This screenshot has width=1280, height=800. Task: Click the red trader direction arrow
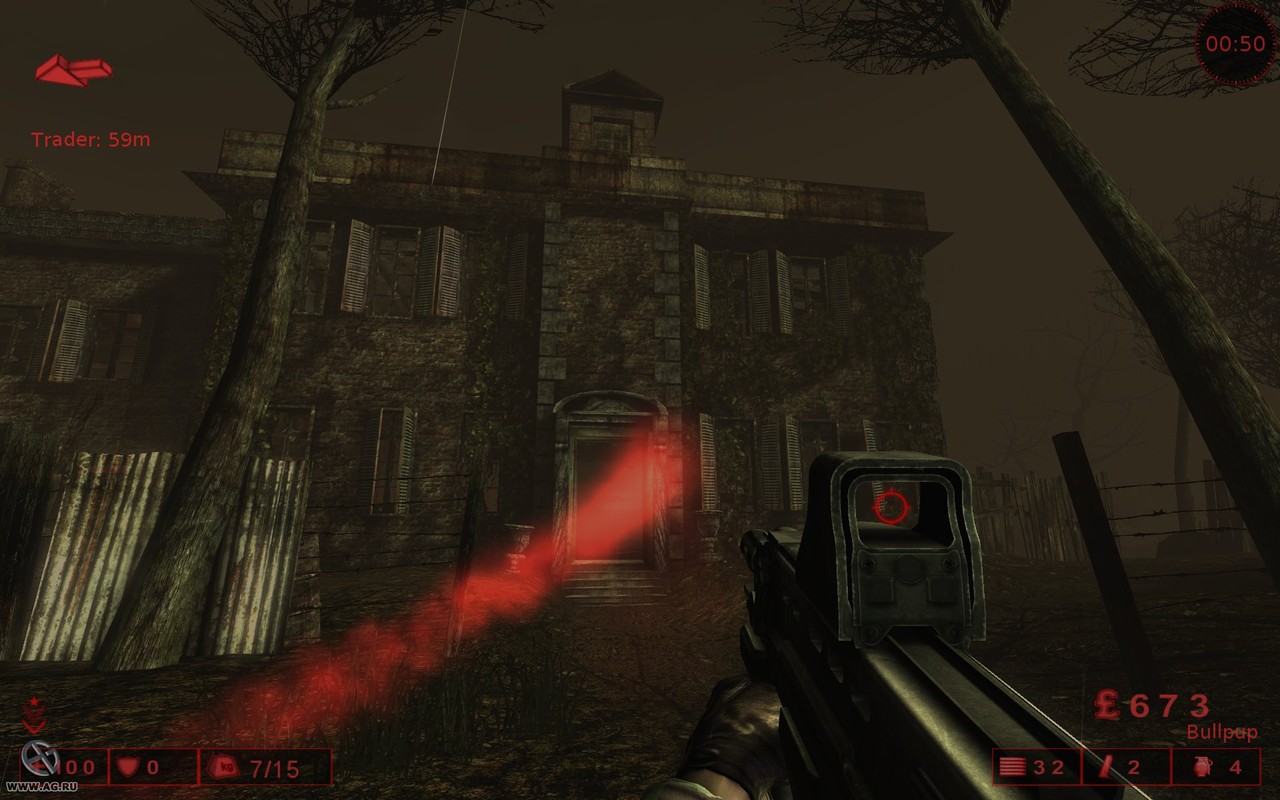click(73, 70)
